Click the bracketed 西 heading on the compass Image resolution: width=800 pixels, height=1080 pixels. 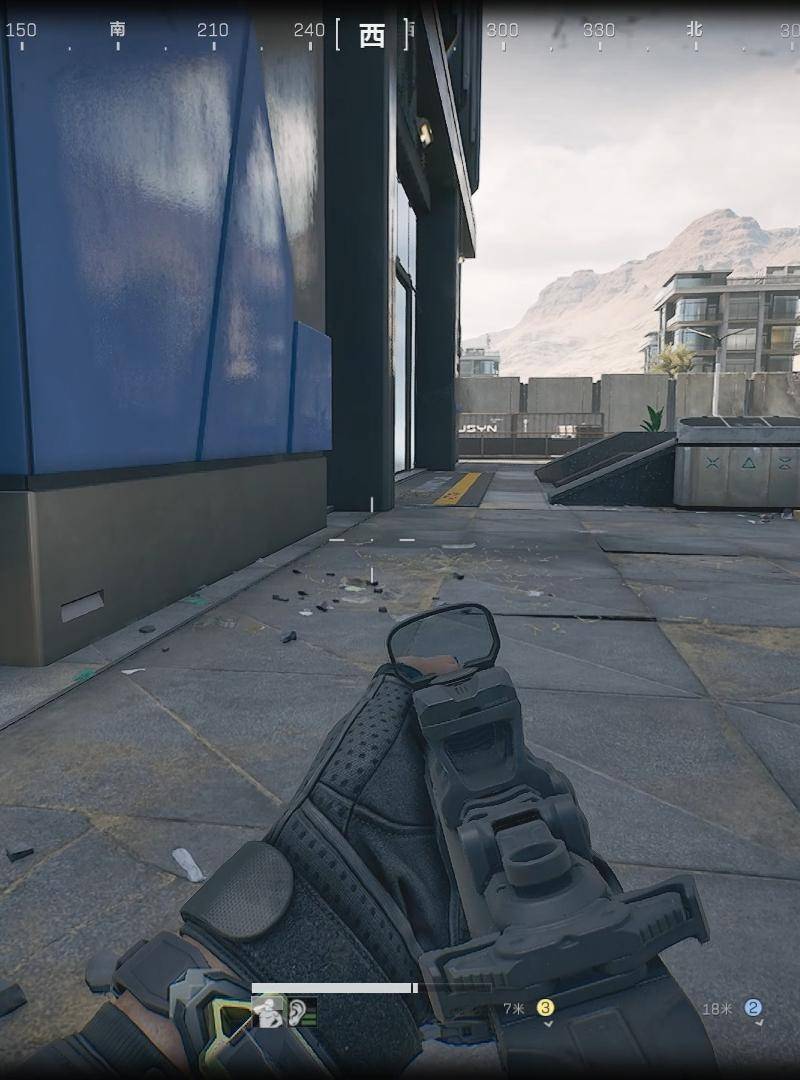click(x=372, y=35)
